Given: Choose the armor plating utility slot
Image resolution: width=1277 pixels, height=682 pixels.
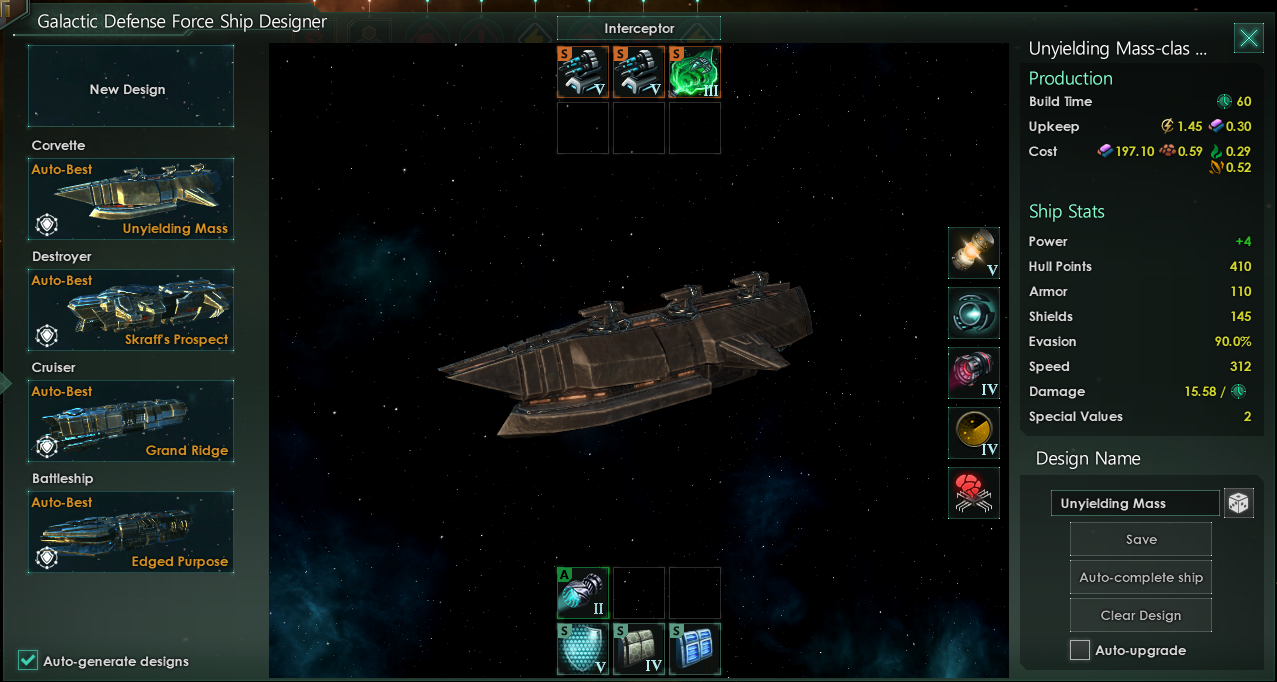Looking at the screenshot, I should (x=639, y=649).
